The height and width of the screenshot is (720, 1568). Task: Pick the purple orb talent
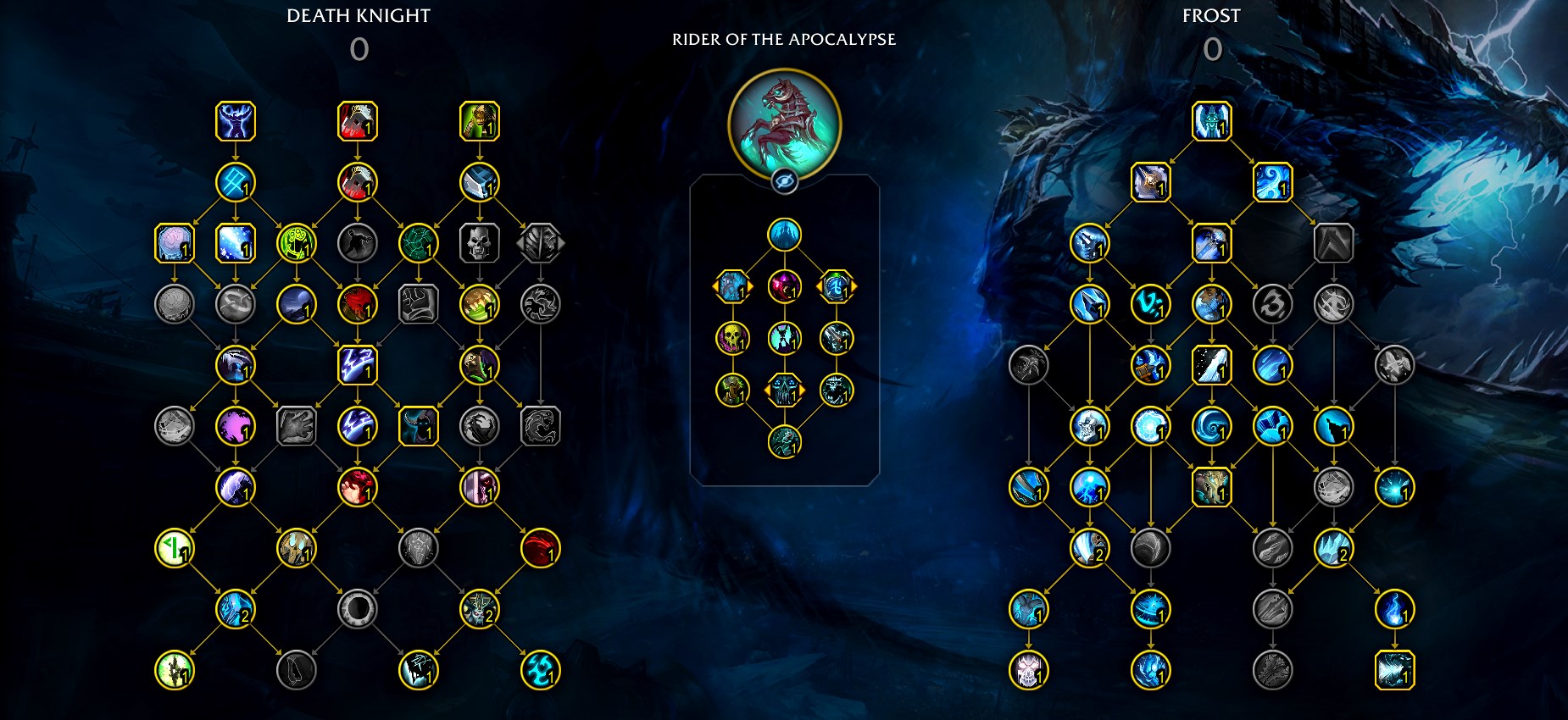pyautogui.click(x=236, y=426)
